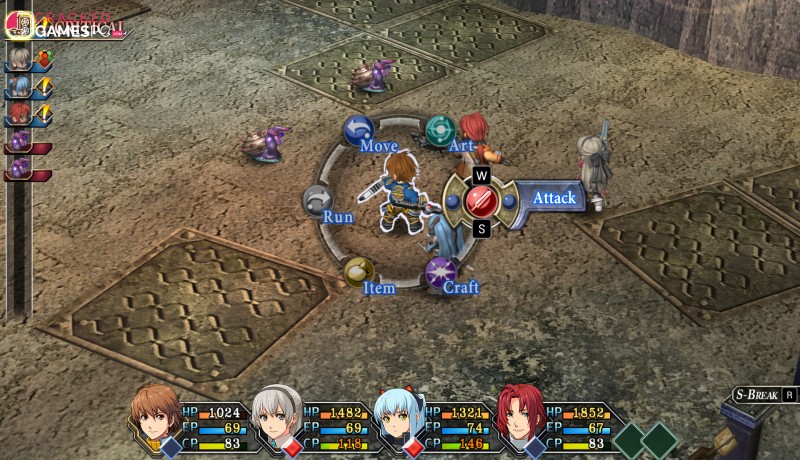This screenshot has width=800, height=460.
Task: Click the GameSpot logo watermark
Action: pos(72,28)
